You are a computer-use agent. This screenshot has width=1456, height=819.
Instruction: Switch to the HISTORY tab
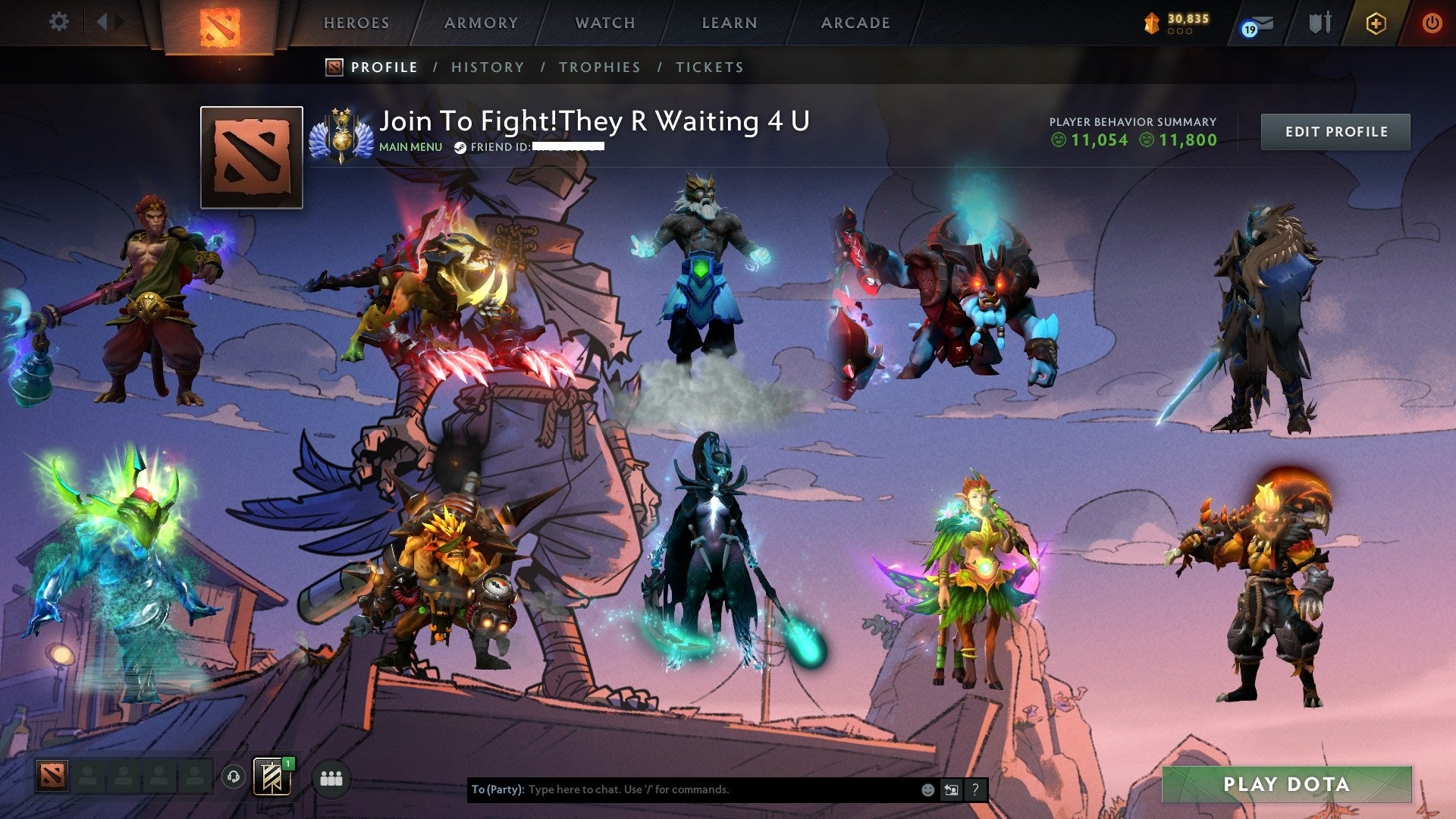click(487, 67)
